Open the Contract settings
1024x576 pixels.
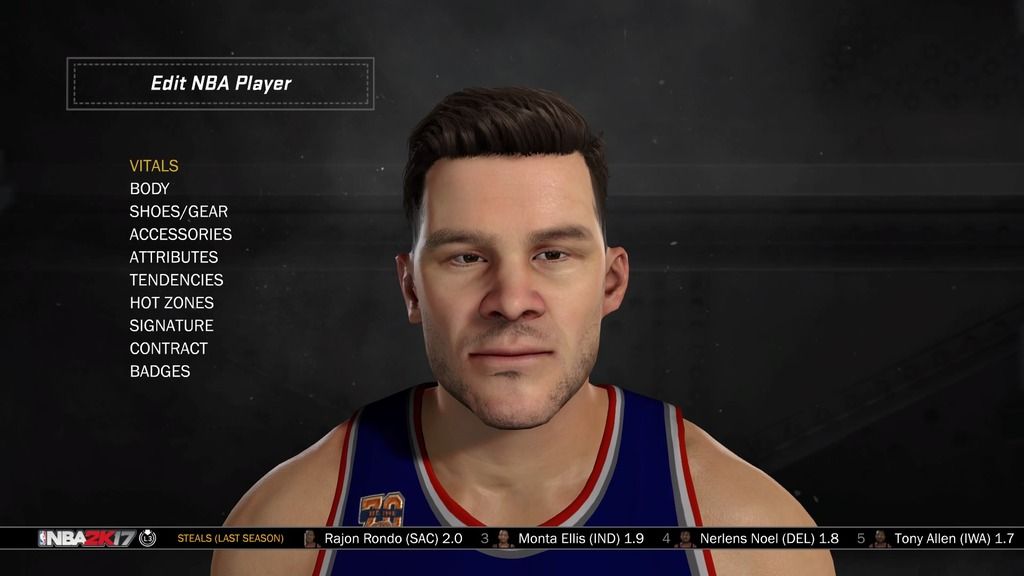(x=168, y=349)
